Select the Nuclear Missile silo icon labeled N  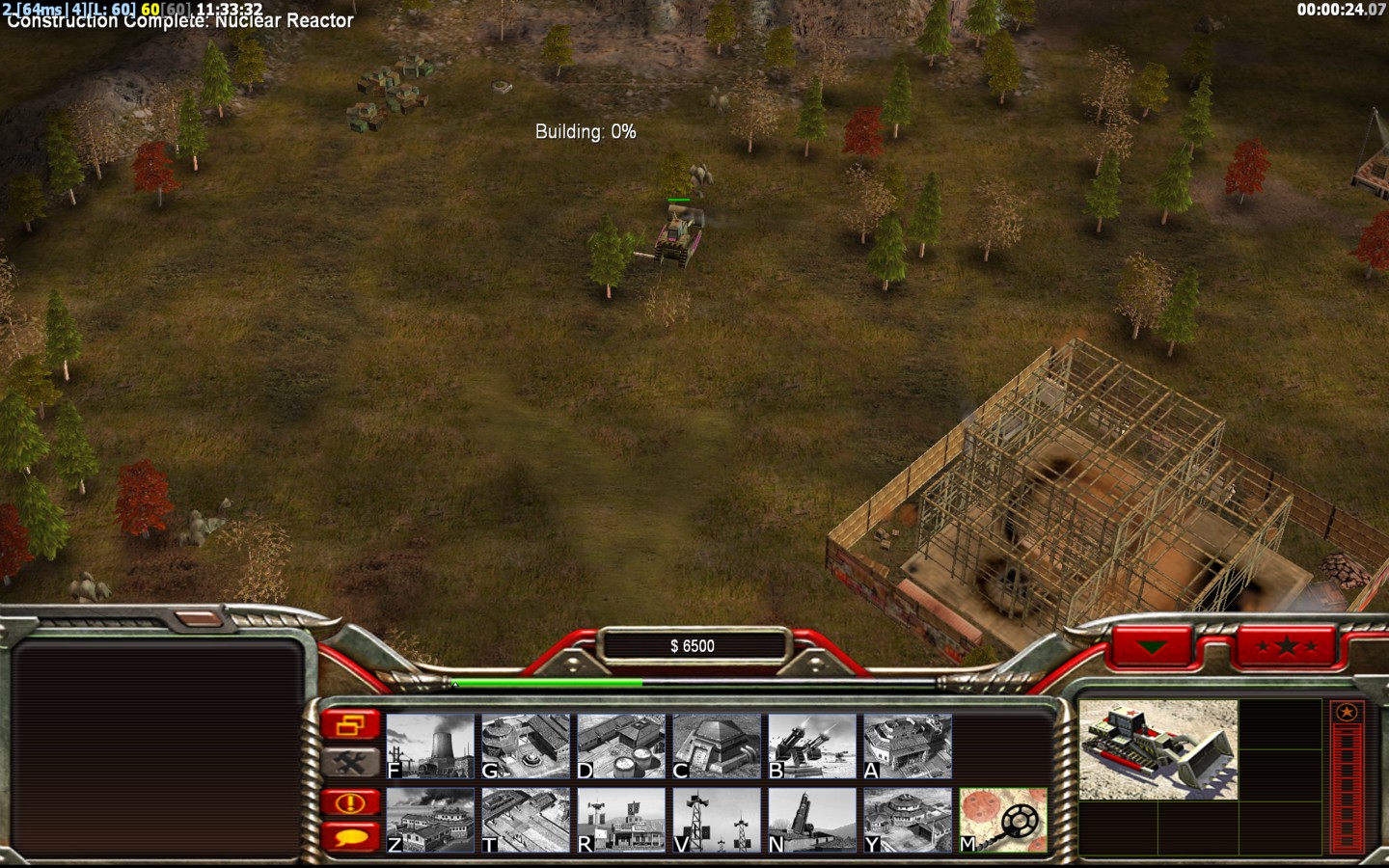pyautogui.click(x=812, y=820)
